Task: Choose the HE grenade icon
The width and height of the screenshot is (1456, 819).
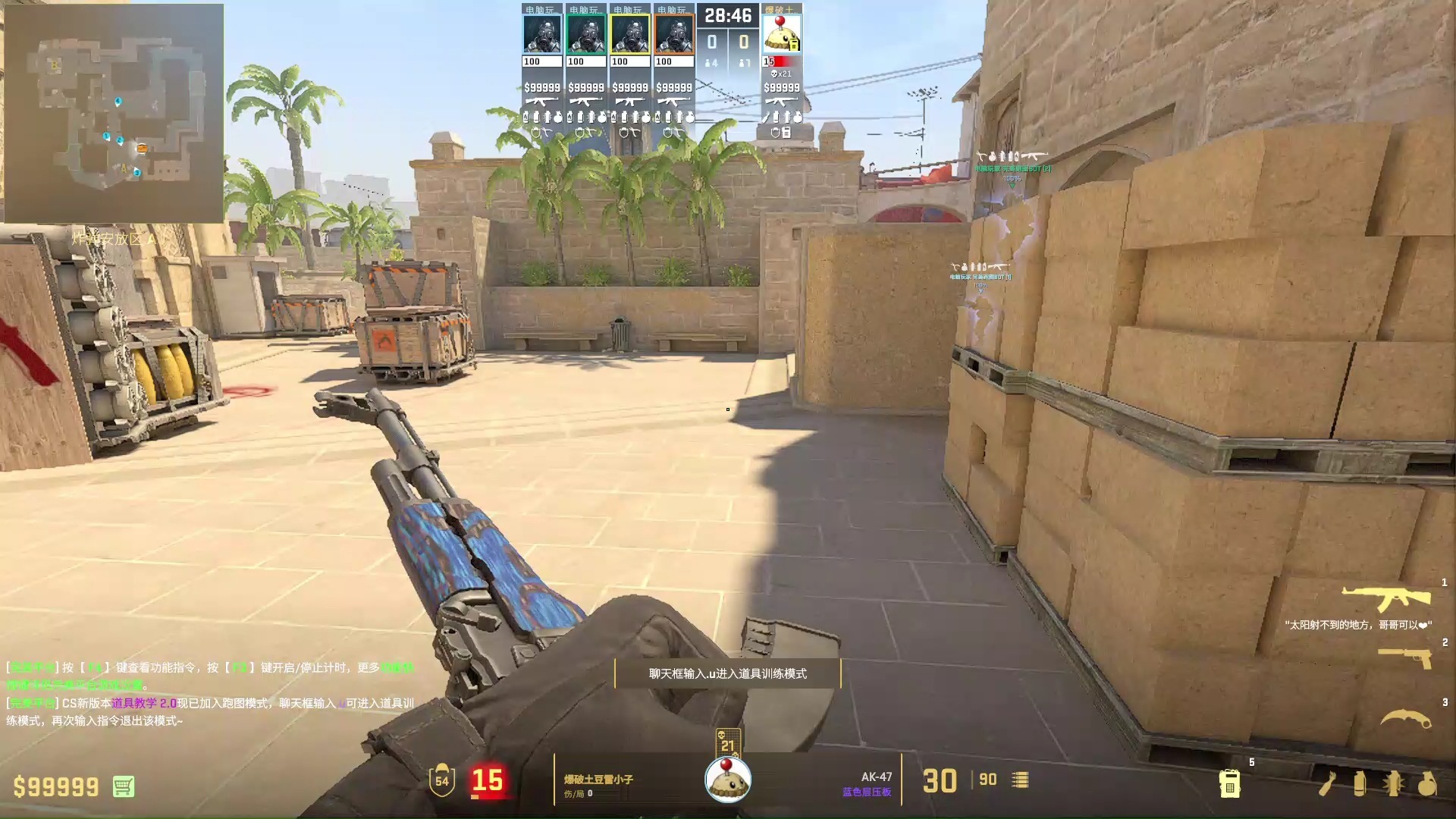Action: (1426, 783)
